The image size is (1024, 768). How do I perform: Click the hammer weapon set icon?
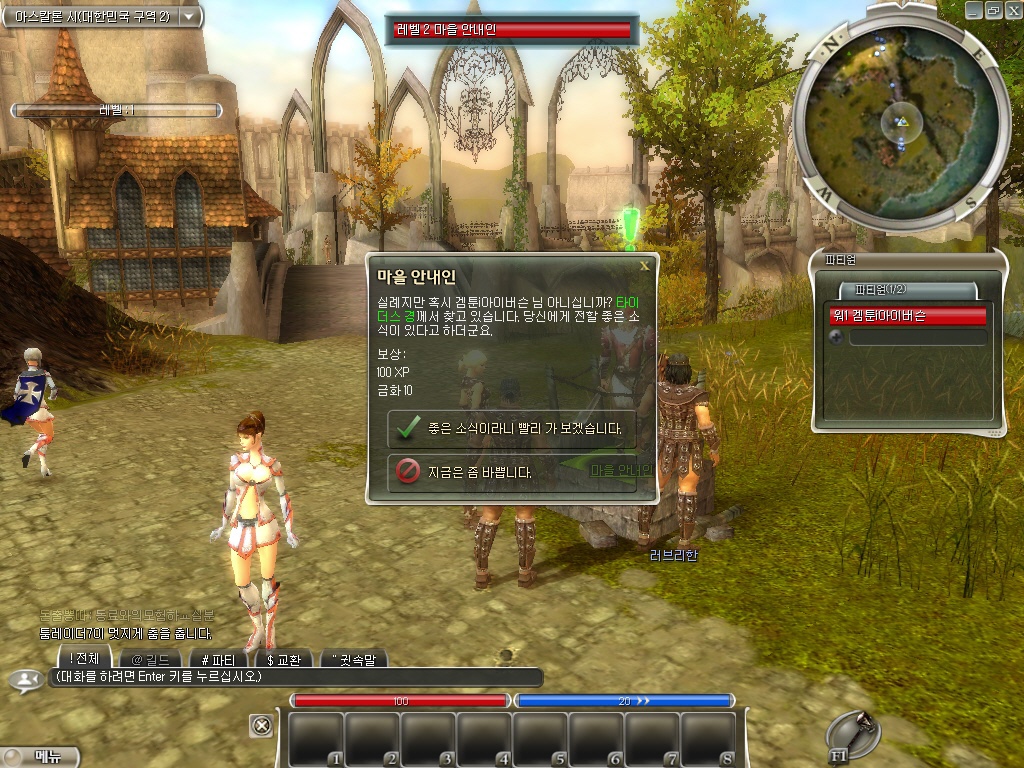point(854,735)
